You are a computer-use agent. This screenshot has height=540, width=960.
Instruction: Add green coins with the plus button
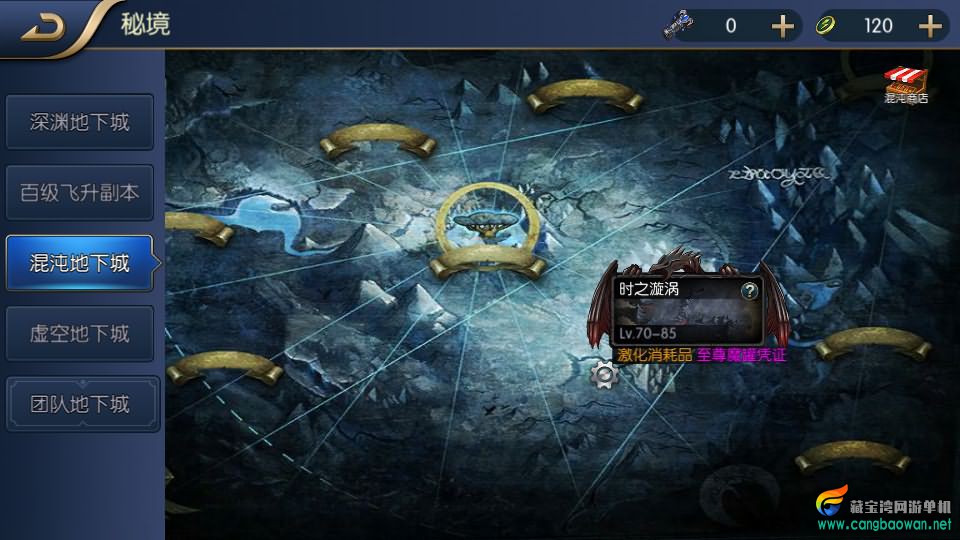pyautogui.click(x=931, y=26)
